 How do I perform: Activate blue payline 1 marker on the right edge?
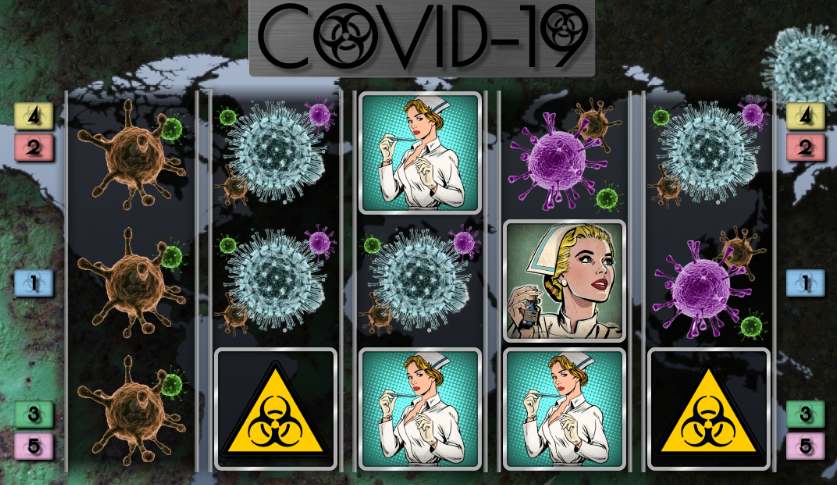tap(804, 284)
